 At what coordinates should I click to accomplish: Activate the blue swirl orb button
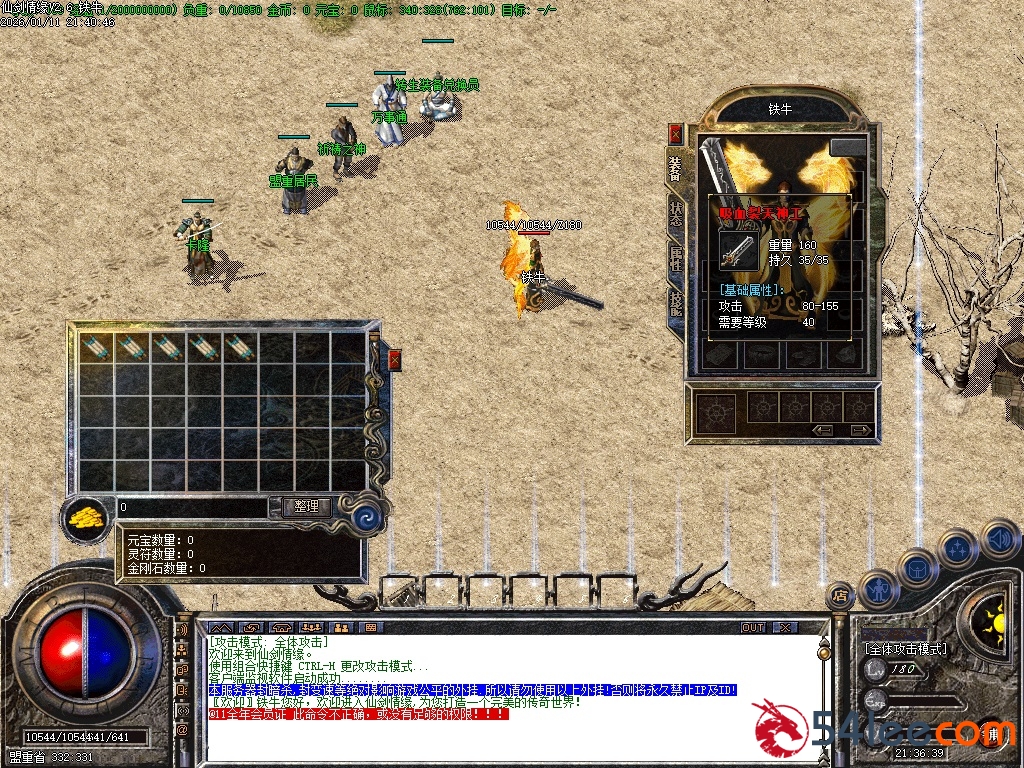coord(366,518)
